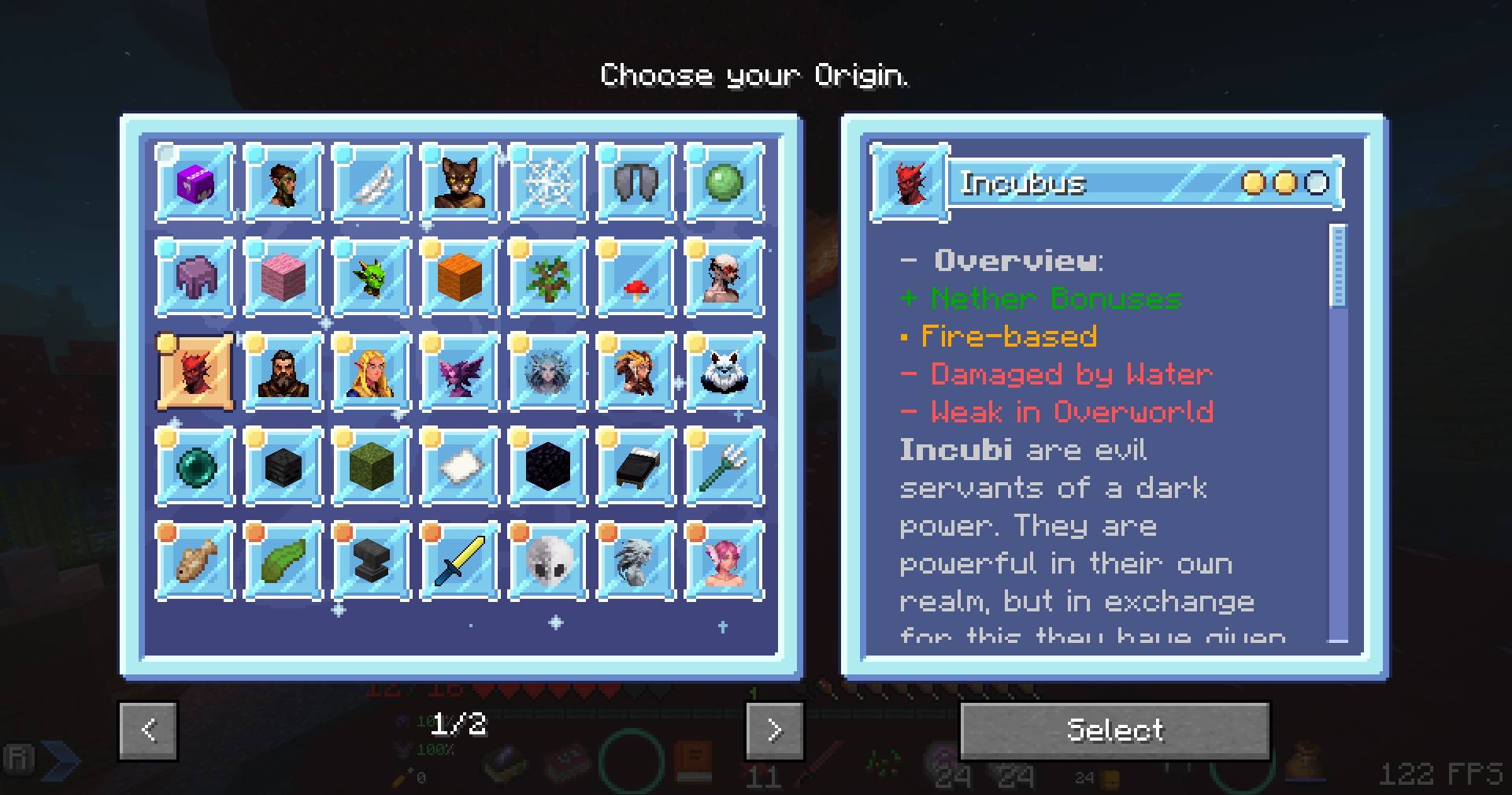Screen dimensions: 1512x795
Task: Pick the green goblin head origin
Action: (371, 277)
